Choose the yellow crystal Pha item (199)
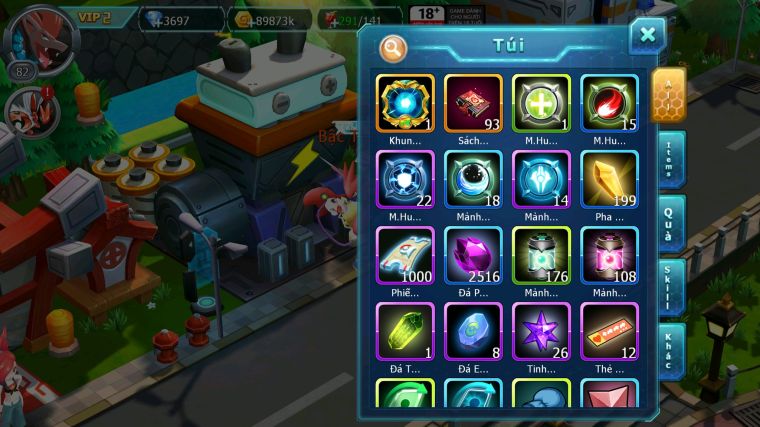This screenshot has height=427, width=760. point(609,180)
